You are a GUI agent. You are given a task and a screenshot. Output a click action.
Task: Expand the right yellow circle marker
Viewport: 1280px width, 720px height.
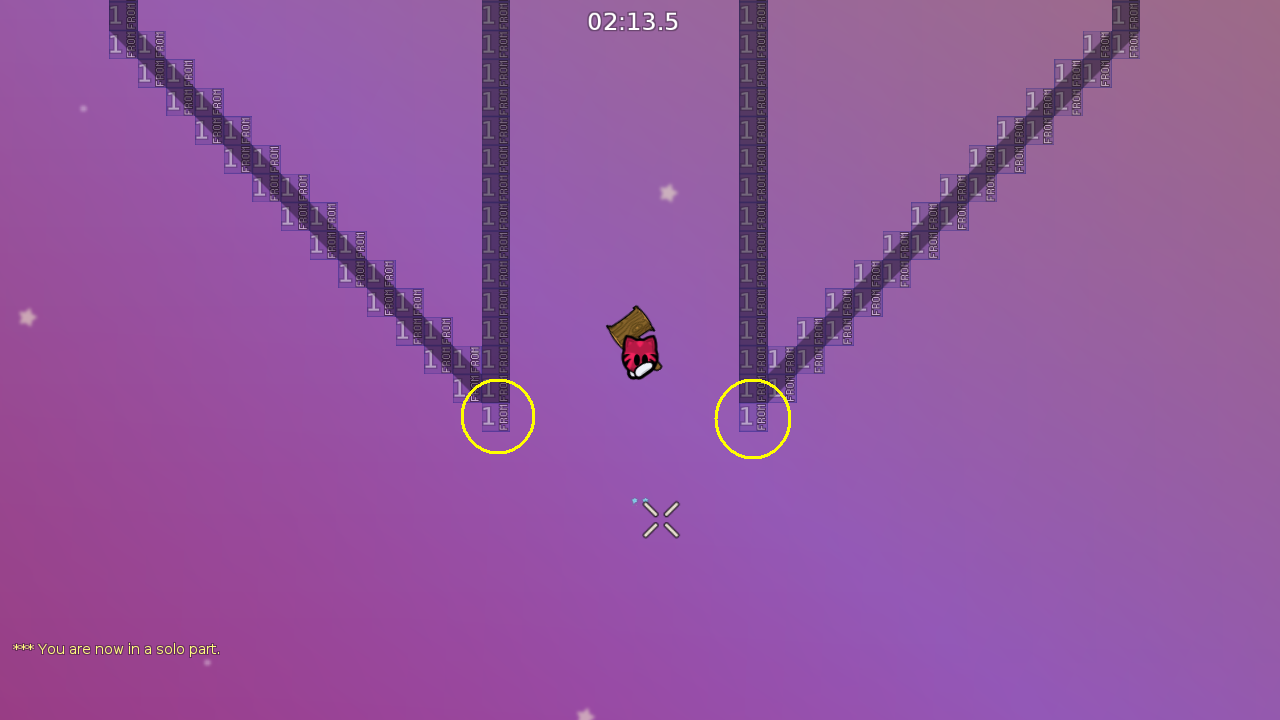click(x=753, y=419)
